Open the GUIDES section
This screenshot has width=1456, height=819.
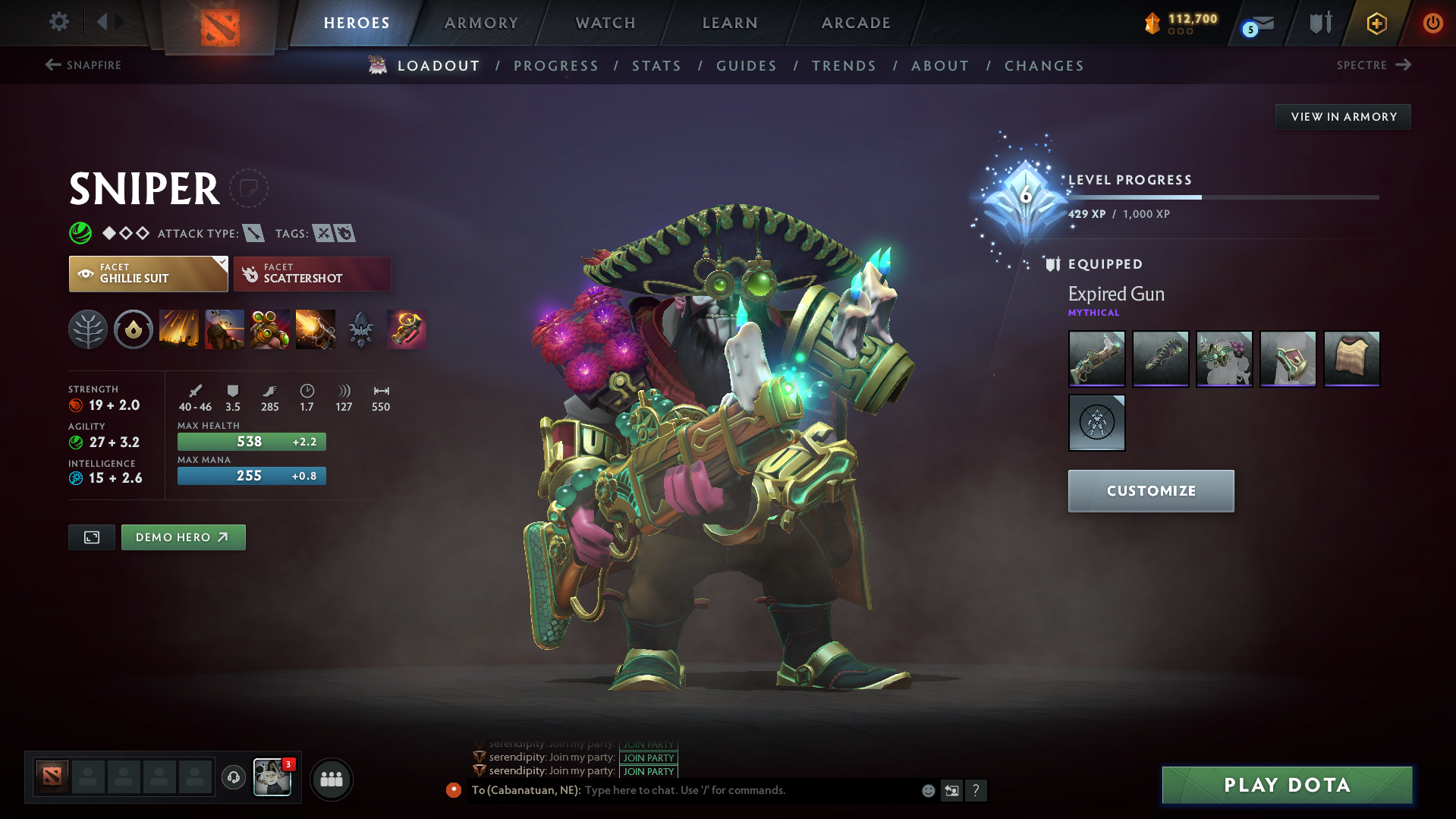pyautogui.click(x=746, y=66)
